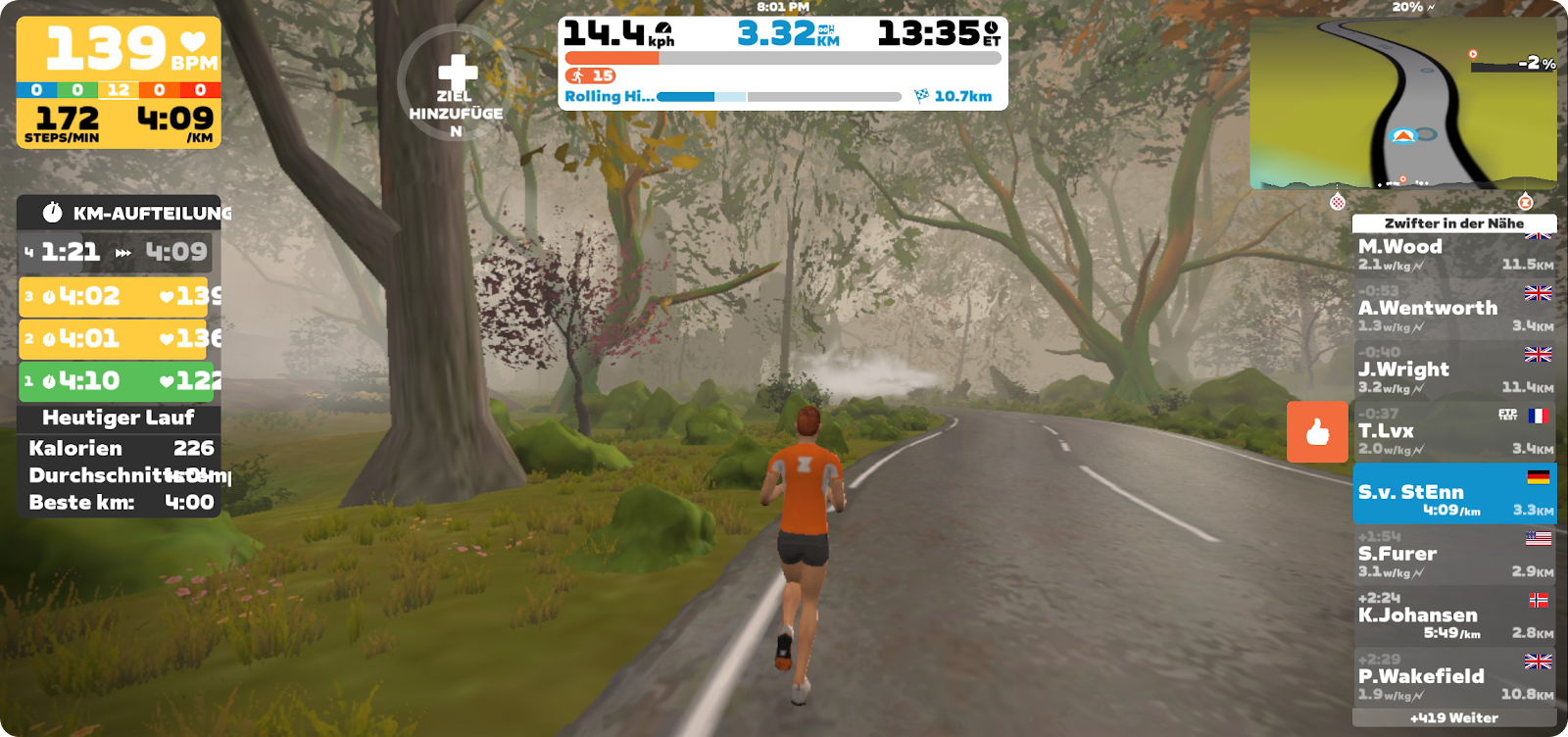Give a Ride On with thumbs-up button

(1317, 431)
